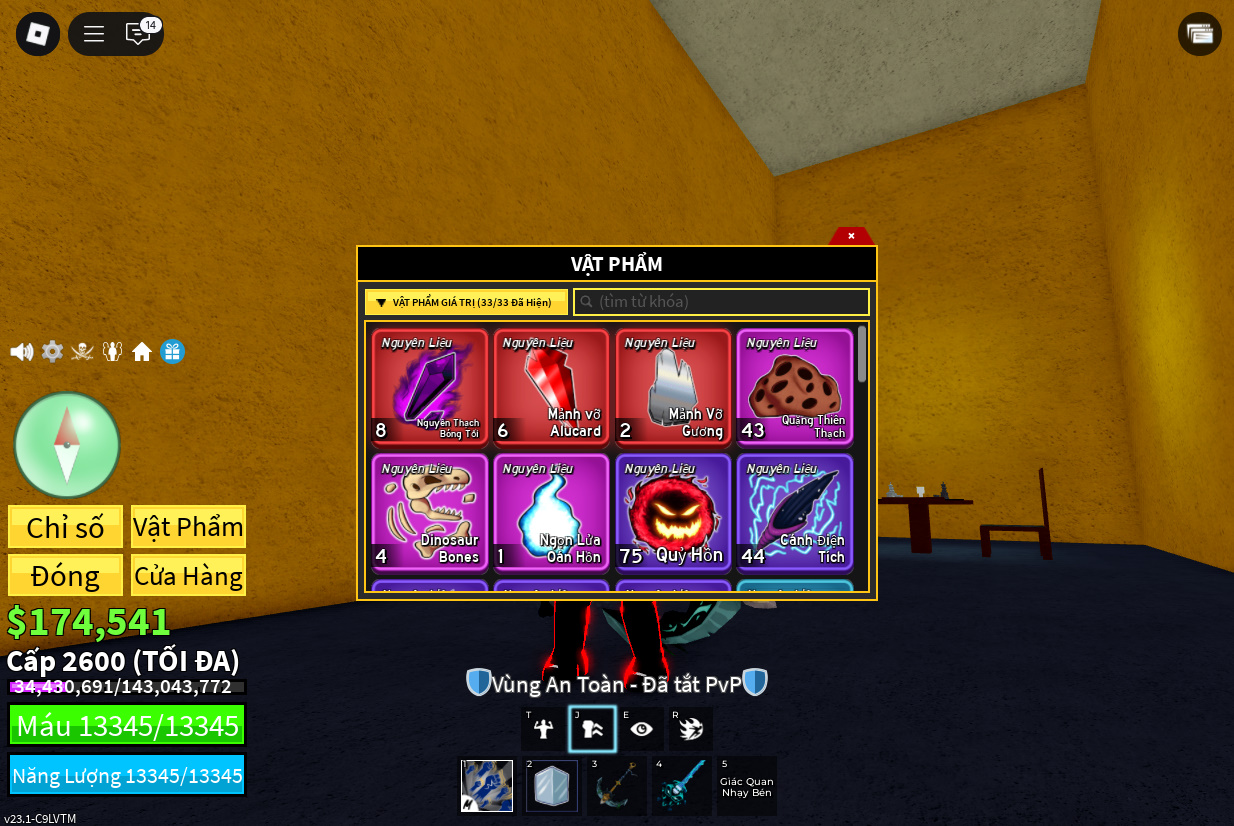Choose the Mảnh Vỡ Gương item

click(x=673, y=386)
